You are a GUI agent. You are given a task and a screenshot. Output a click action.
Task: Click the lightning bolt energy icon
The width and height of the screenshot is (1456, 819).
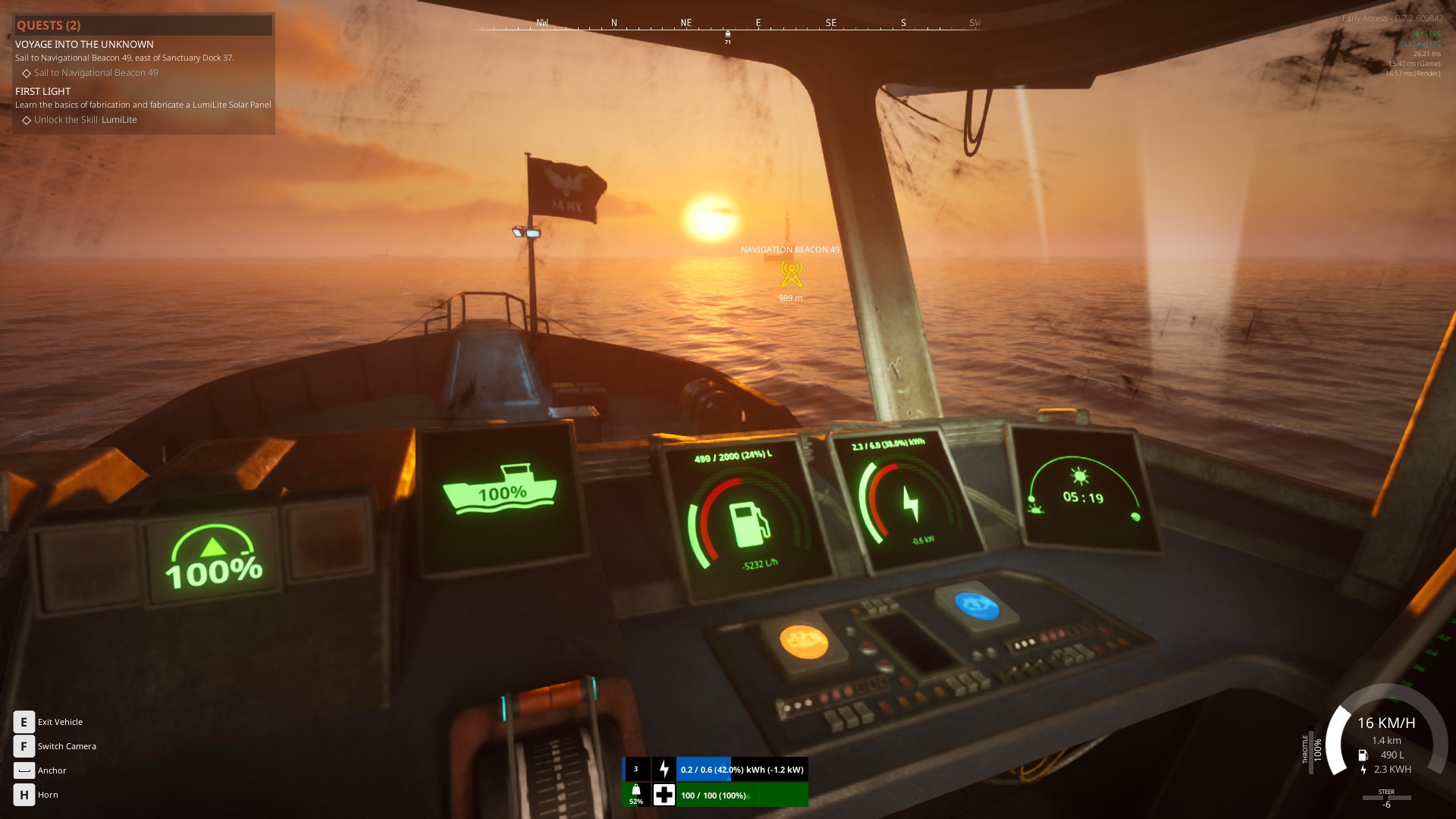point(664,769)
